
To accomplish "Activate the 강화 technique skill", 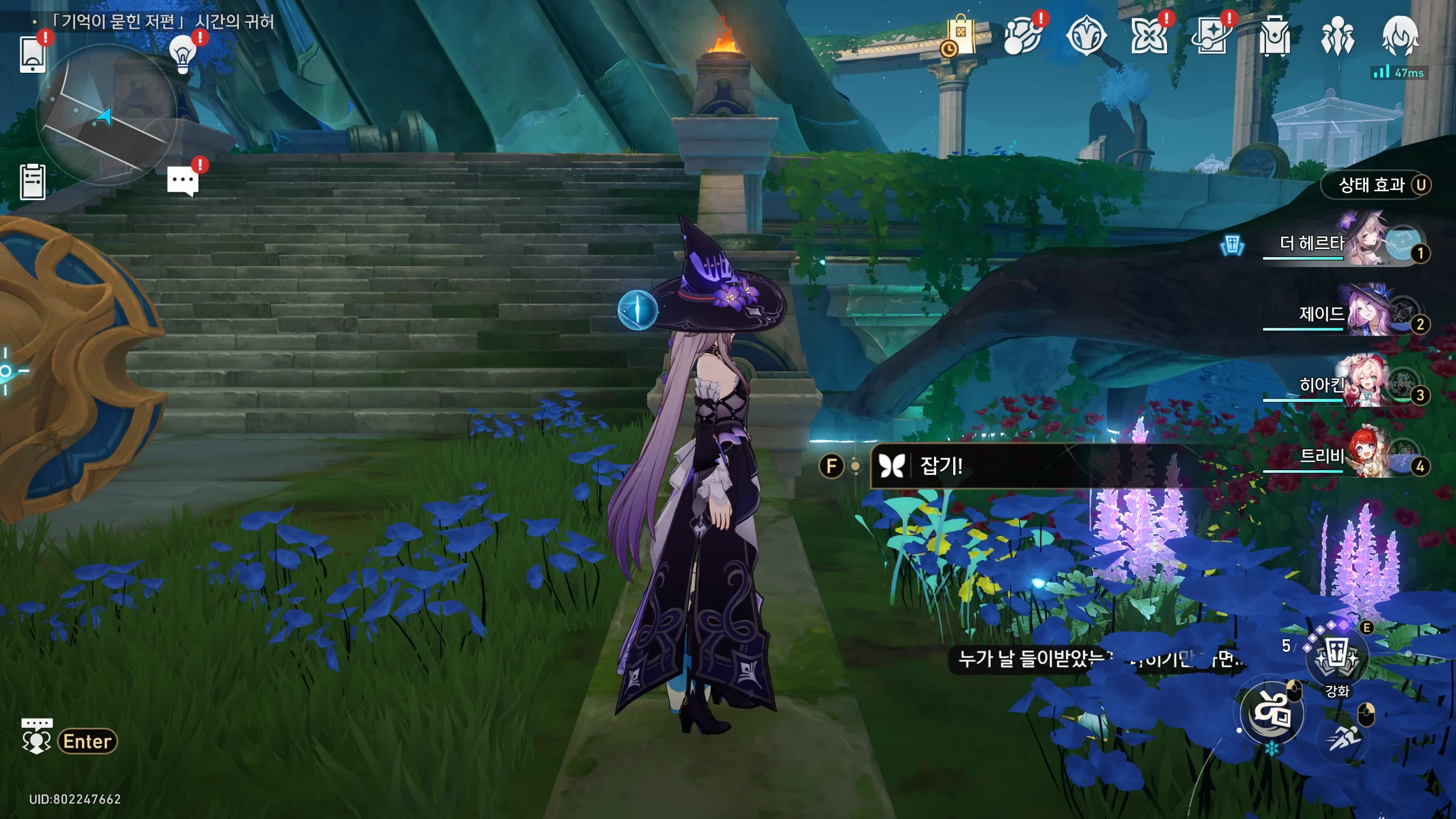I will [1337, 660].
